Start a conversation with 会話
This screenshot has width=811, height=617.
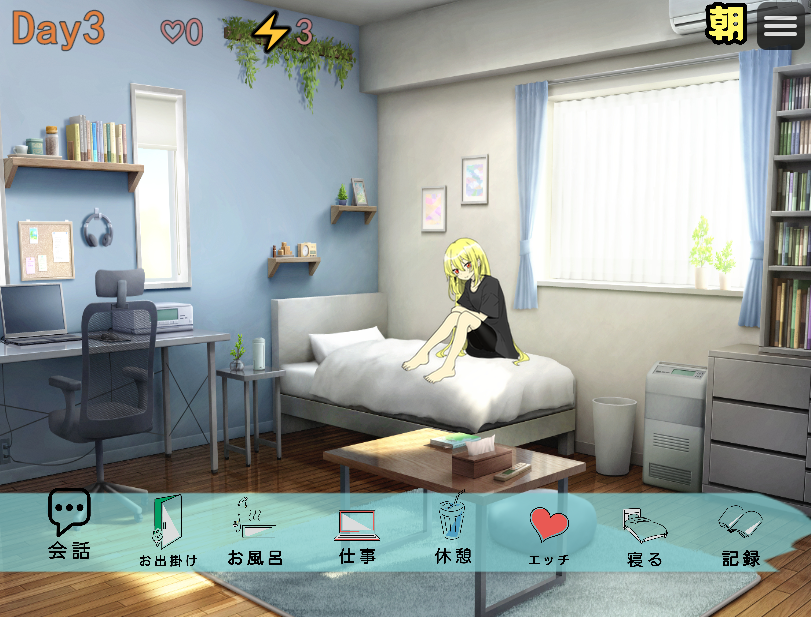(x=69, y=525)
